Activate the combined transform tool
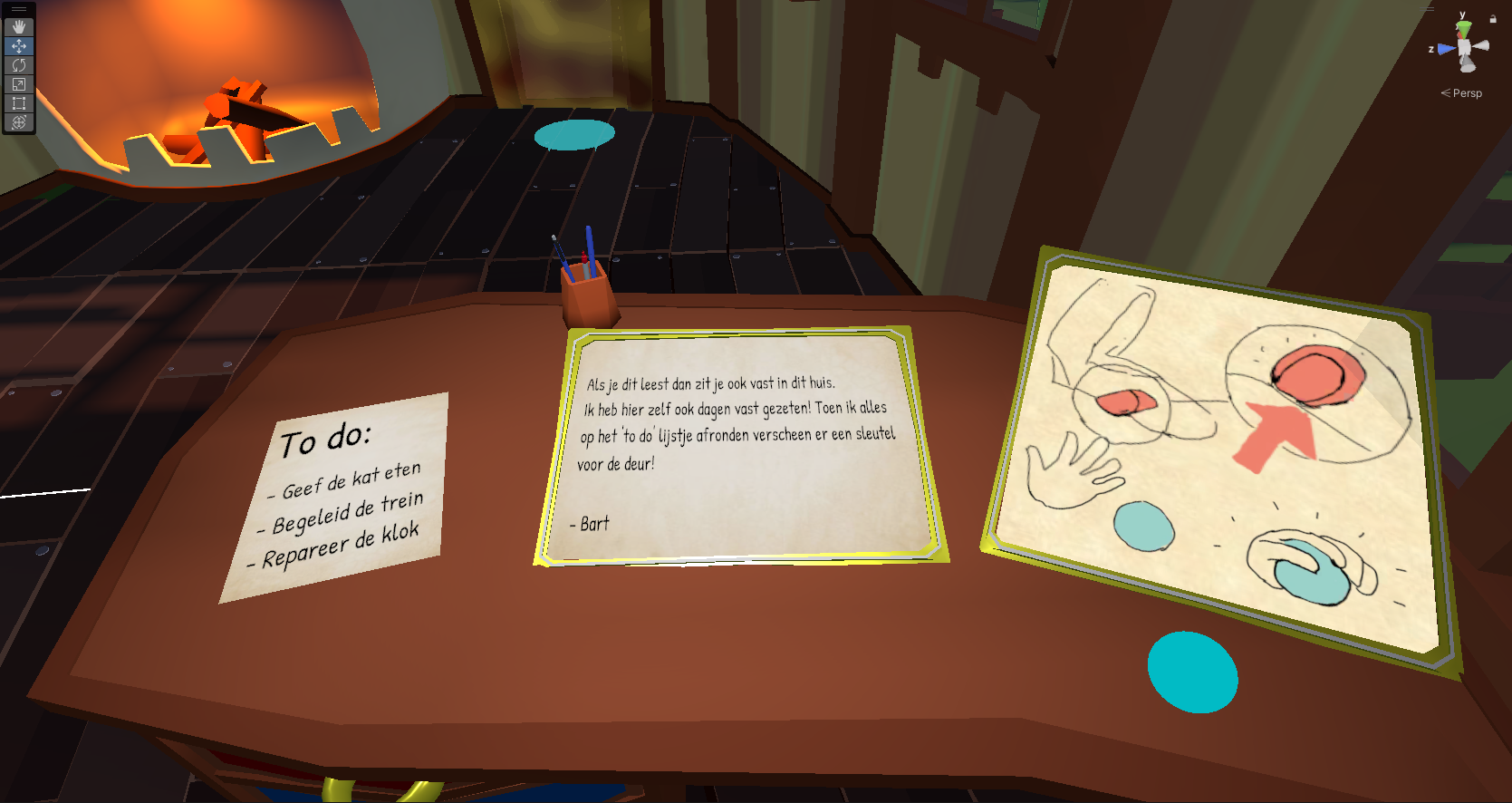The height and width of the screenshot is (803, 1512). [19, 122]
